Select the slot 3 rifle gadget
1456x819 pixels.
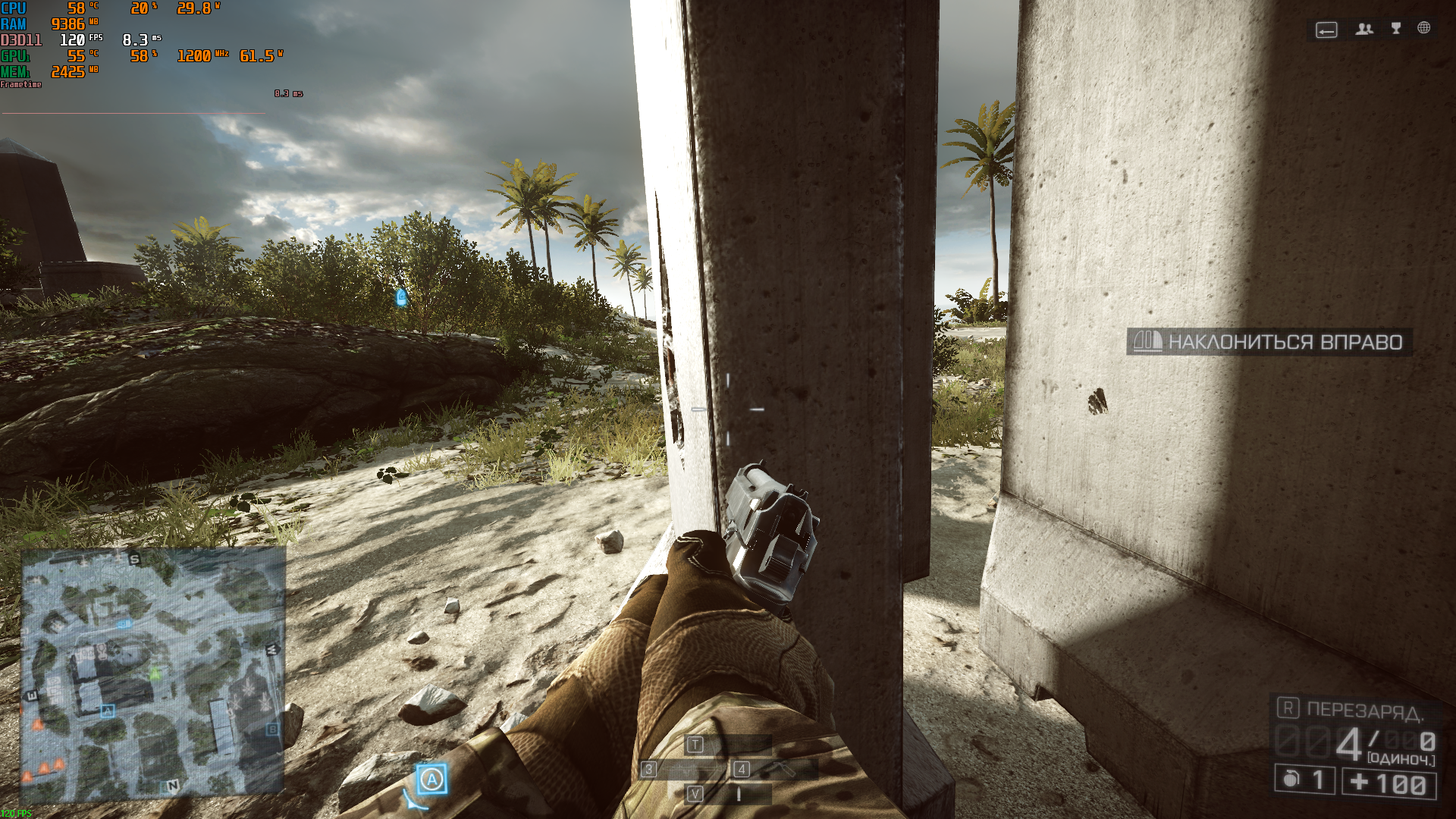[x=682, y=770]
